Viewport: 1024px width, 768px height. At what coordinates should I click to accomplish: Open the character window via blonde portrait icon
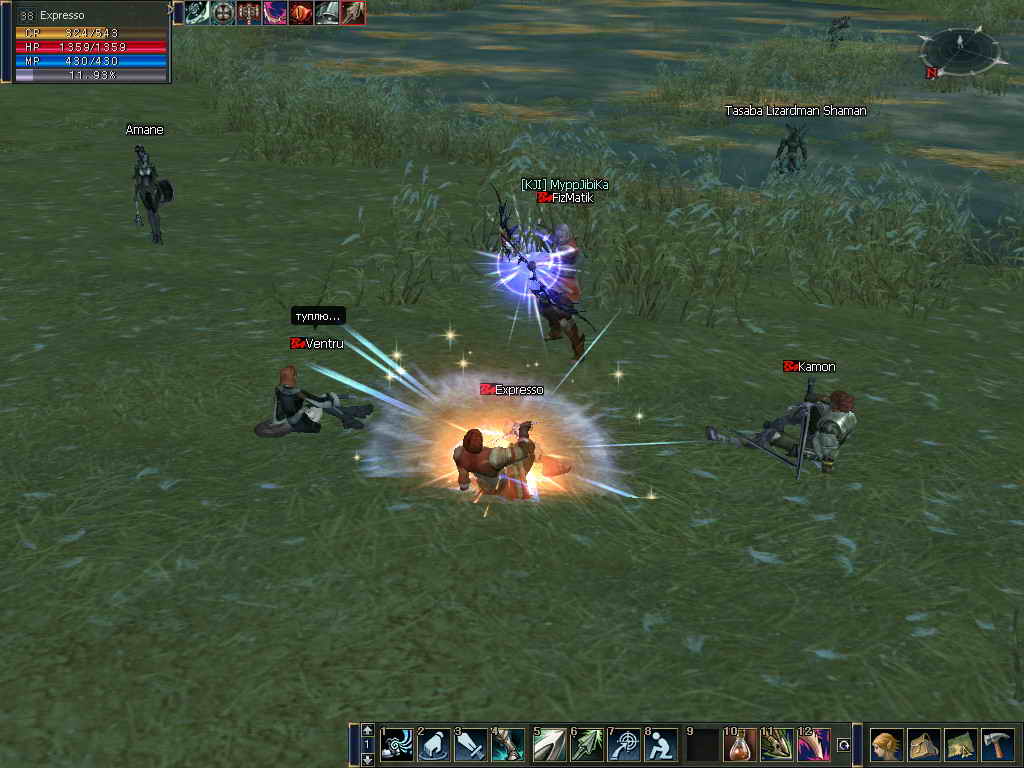click(x=887, y=745)
